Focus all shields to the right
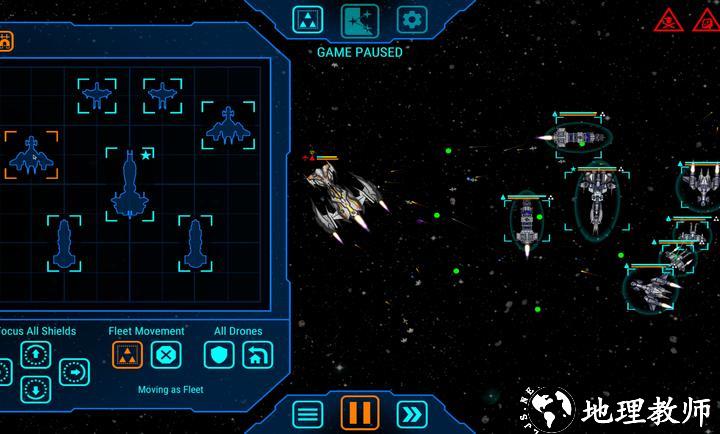 (x=74, y=372)
